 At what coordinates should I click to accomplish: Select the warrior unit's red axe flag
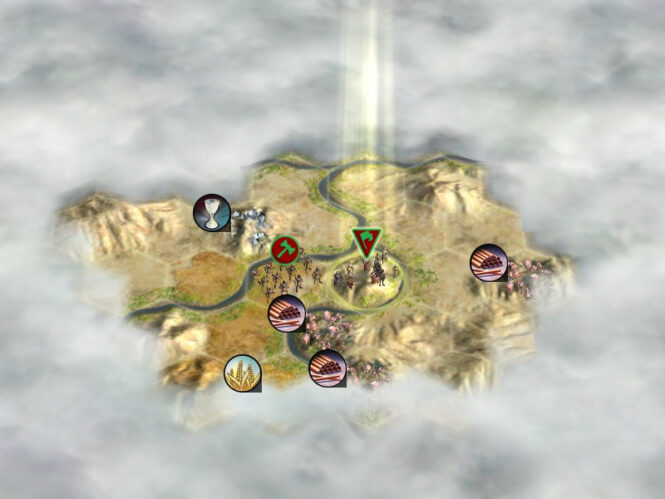pyautogui.click(x=285, y=249)
